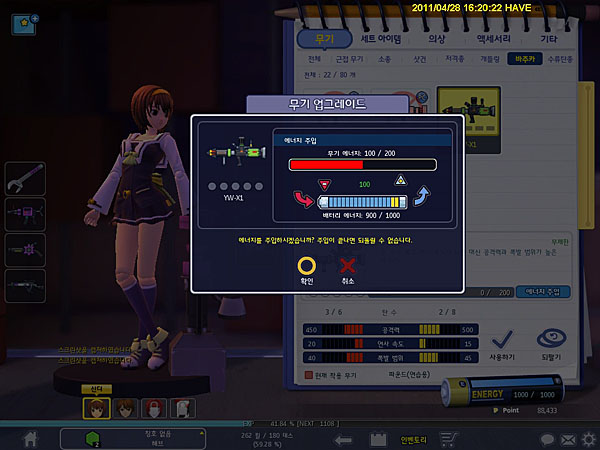This screenshot has height=450, width=600.
Task: Cancel the weapon upgrade with red X
Action: [x=348, y=267]
